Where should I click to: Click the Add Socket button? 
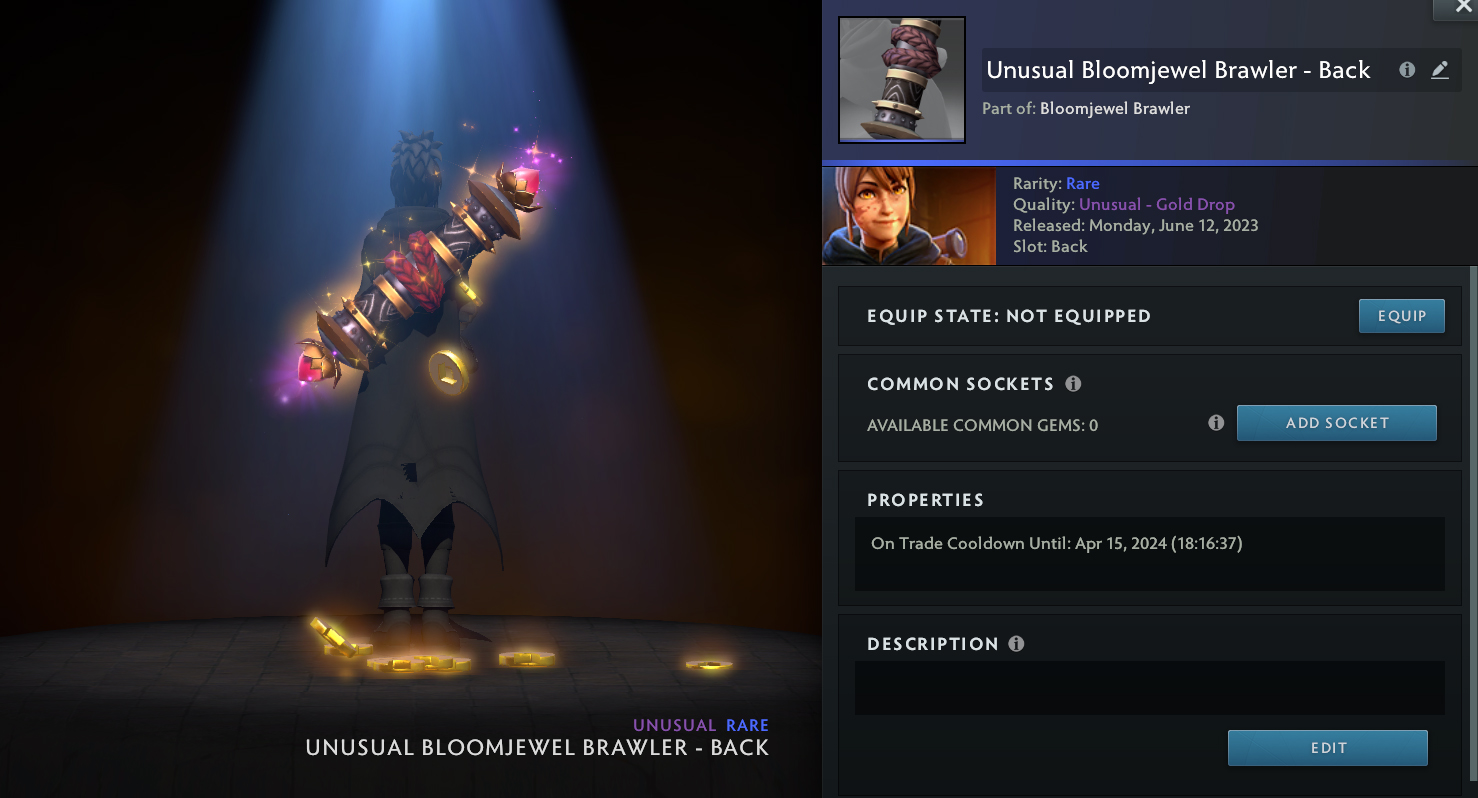pyautogui.click(x=1336, y=423)
